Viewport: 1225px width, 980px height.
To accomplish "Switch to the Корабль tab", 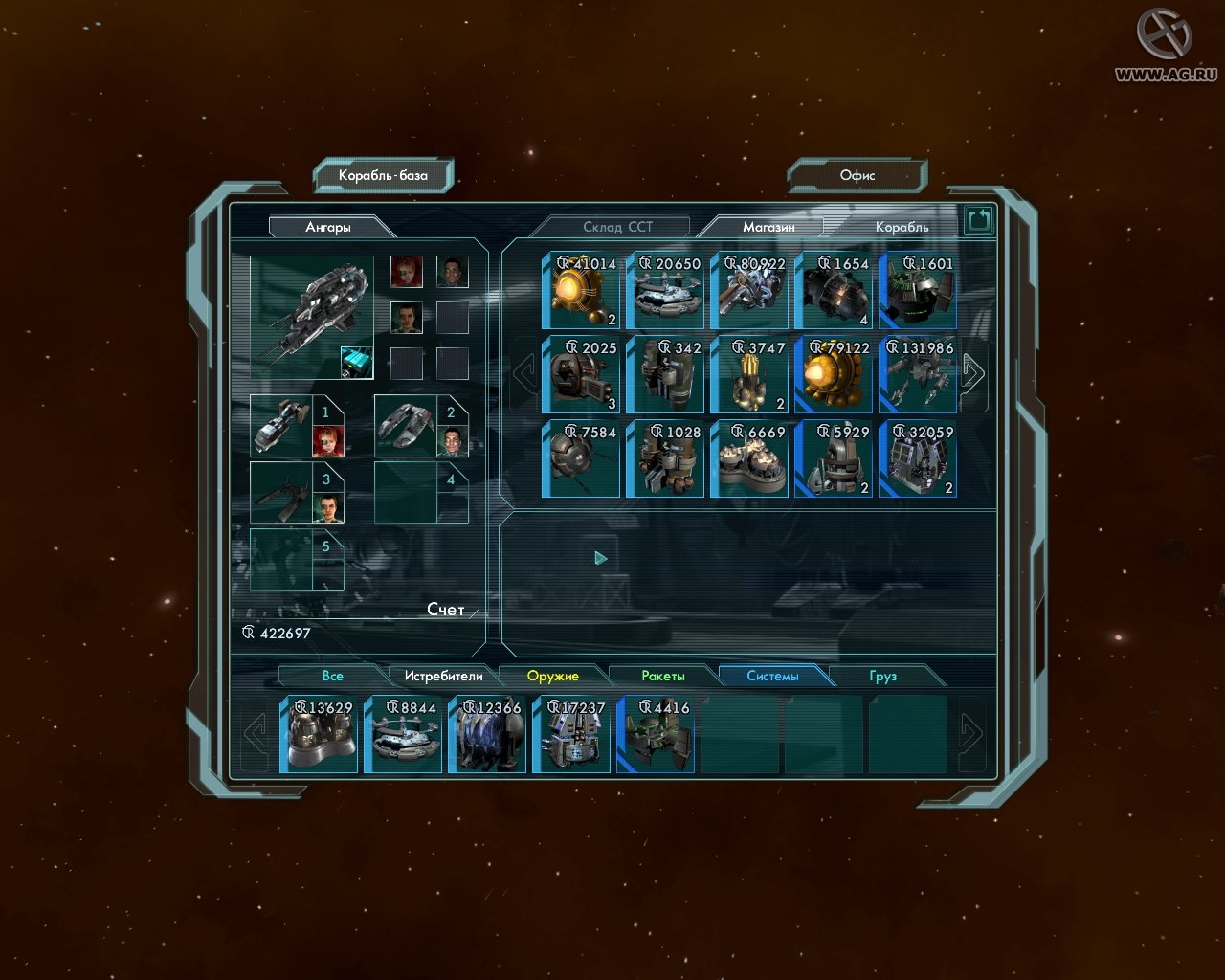I will 901,227.
